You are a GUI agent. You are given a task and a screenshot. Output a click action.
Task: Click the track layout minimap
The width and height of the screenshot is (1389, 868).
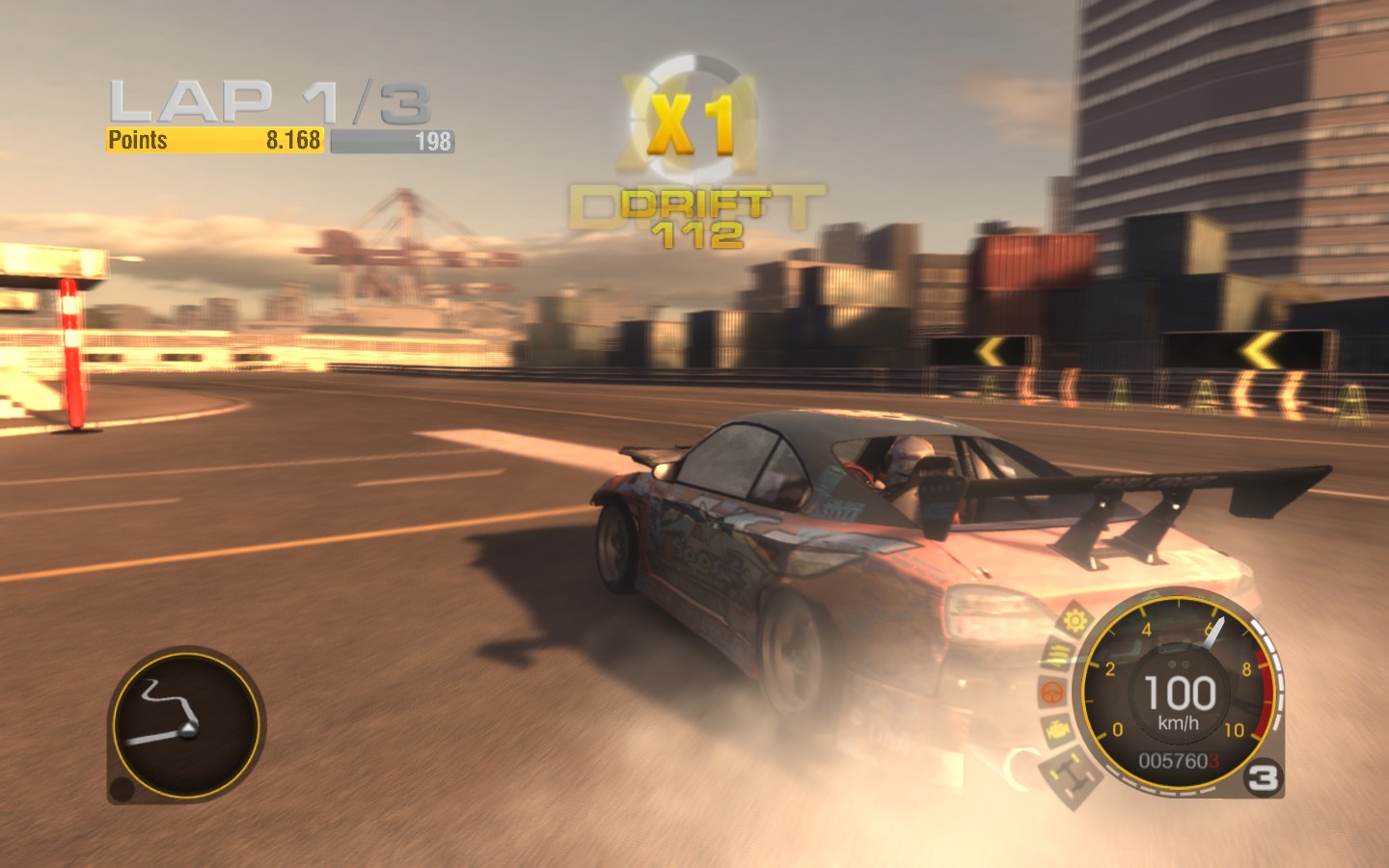[x=186, y=725]
